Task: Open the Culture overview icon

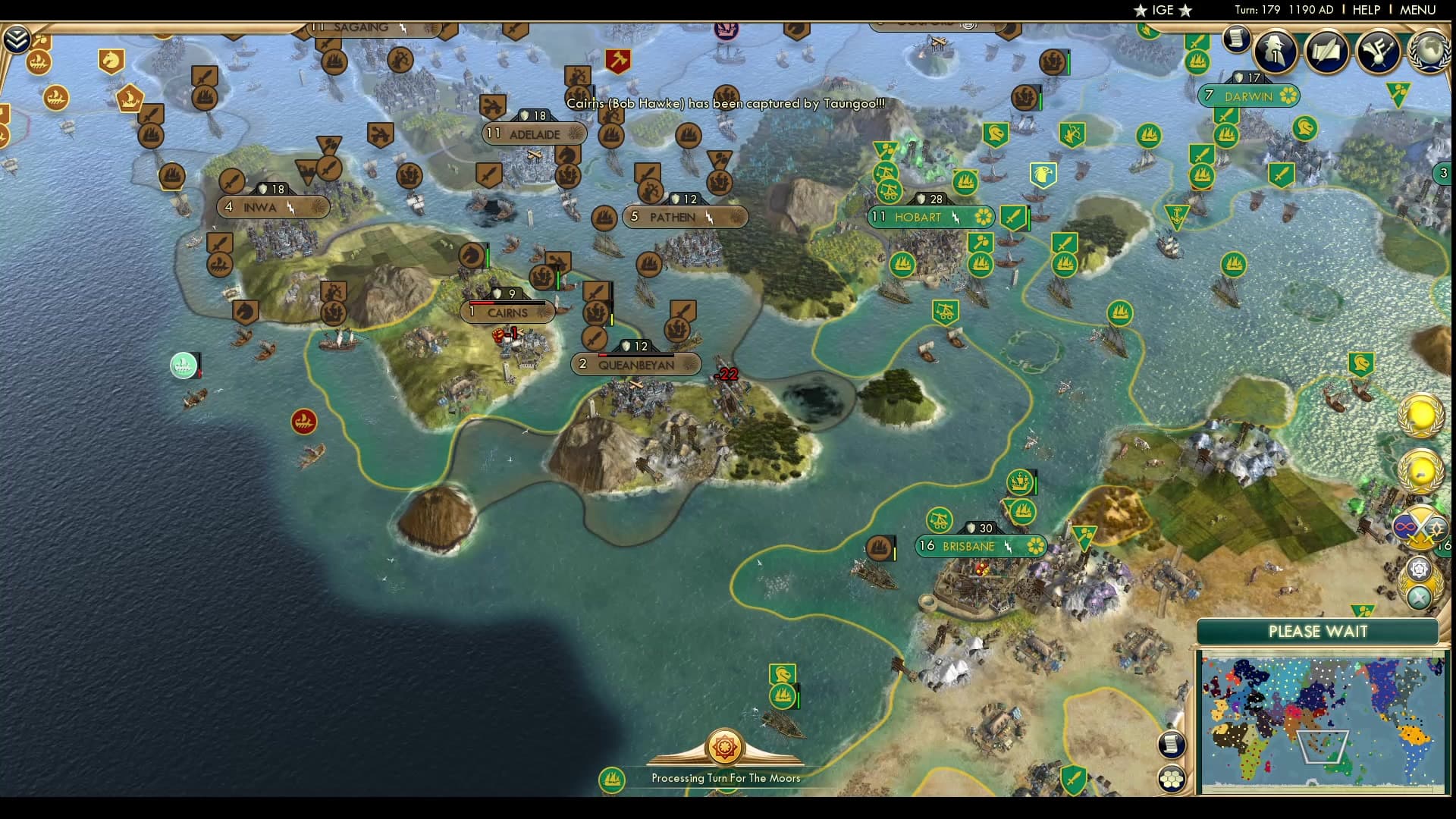Action: [1379, 51]
